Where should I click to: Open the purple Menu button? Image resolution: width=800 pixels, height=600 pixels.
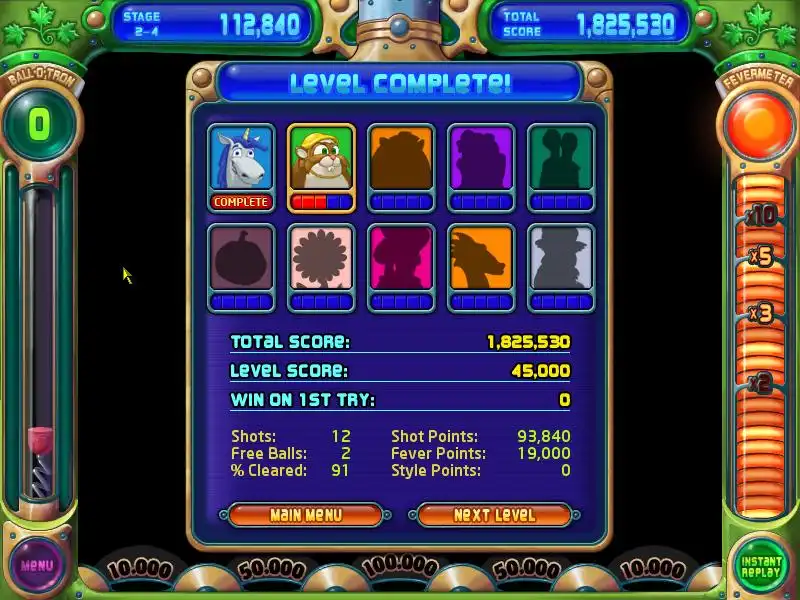click(37, 565)
